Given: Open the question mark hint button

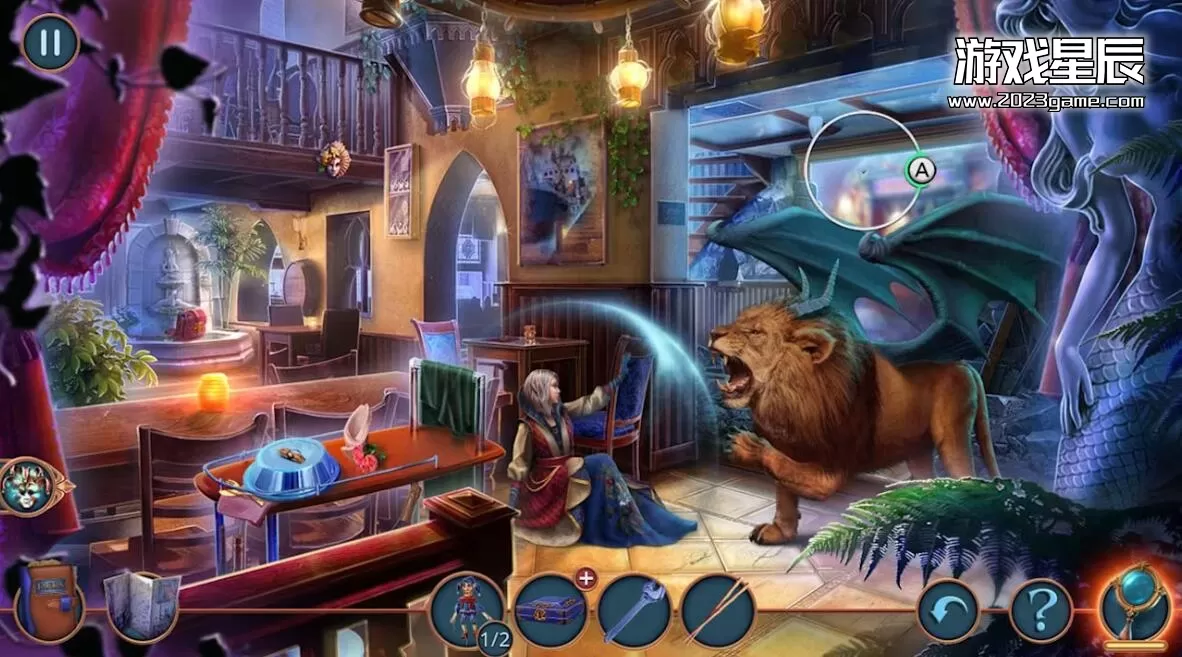Looking at the screenshot, I should (x=1040, y=611).
